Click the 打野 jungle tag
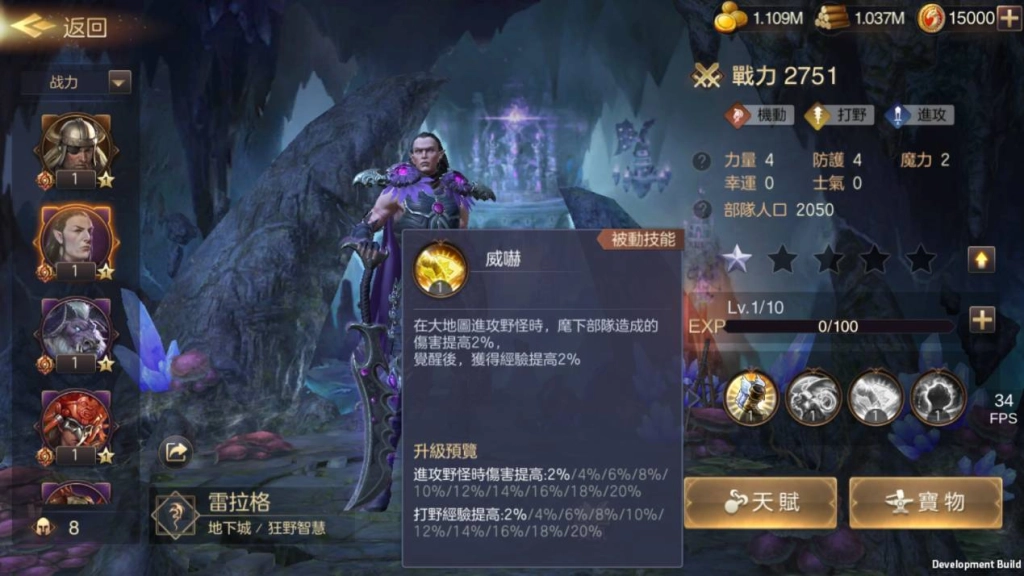Image resolution: width=1024 pixels, height=576 pixels. [x=839, y=115]
